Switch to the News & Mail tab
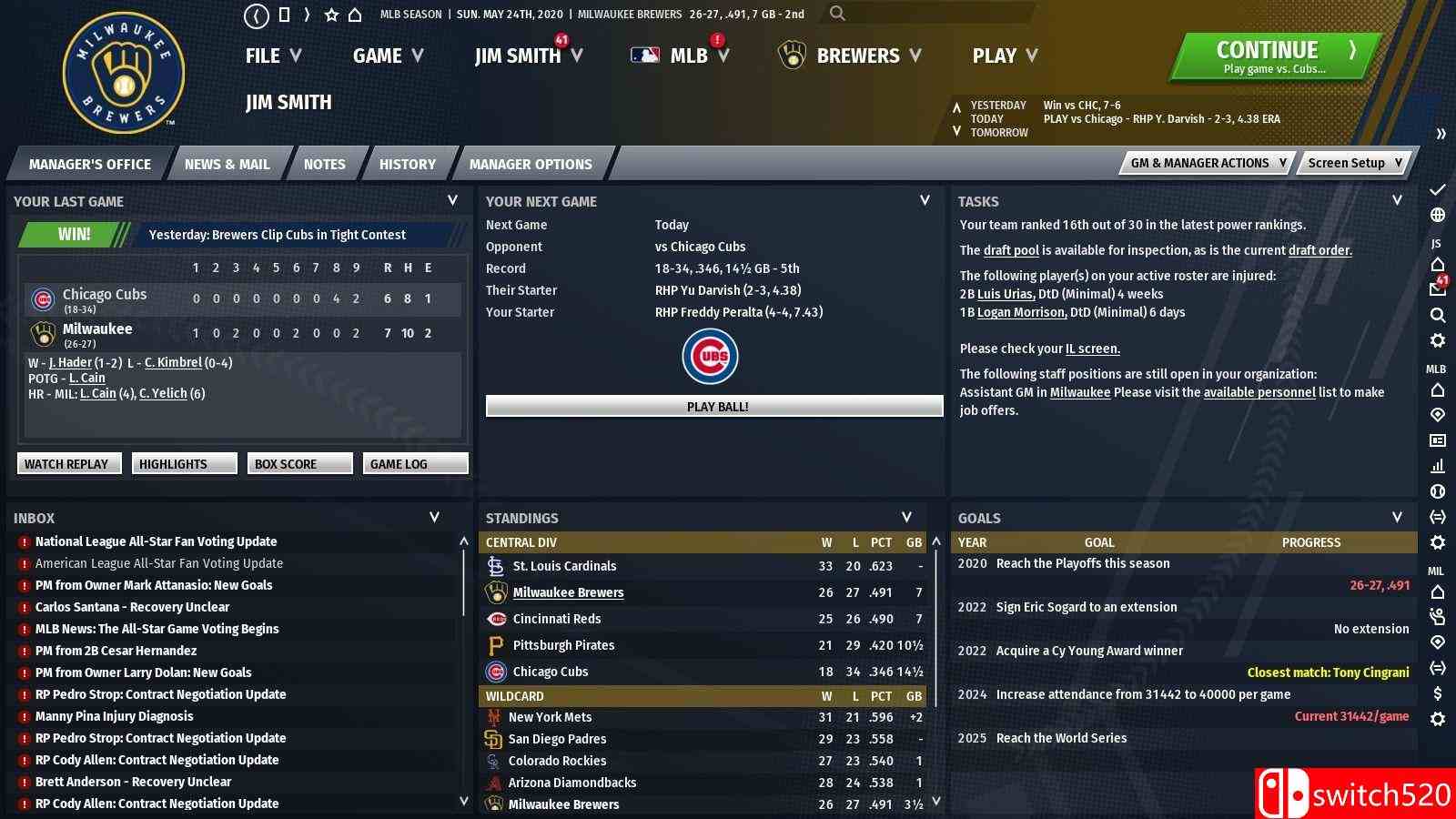 227,165
